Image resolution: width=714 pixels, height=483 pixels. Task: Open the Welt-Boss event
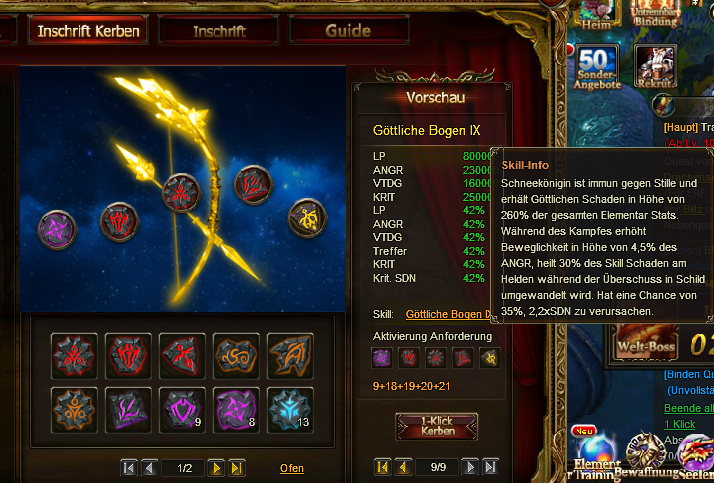[x=647, y=345]
